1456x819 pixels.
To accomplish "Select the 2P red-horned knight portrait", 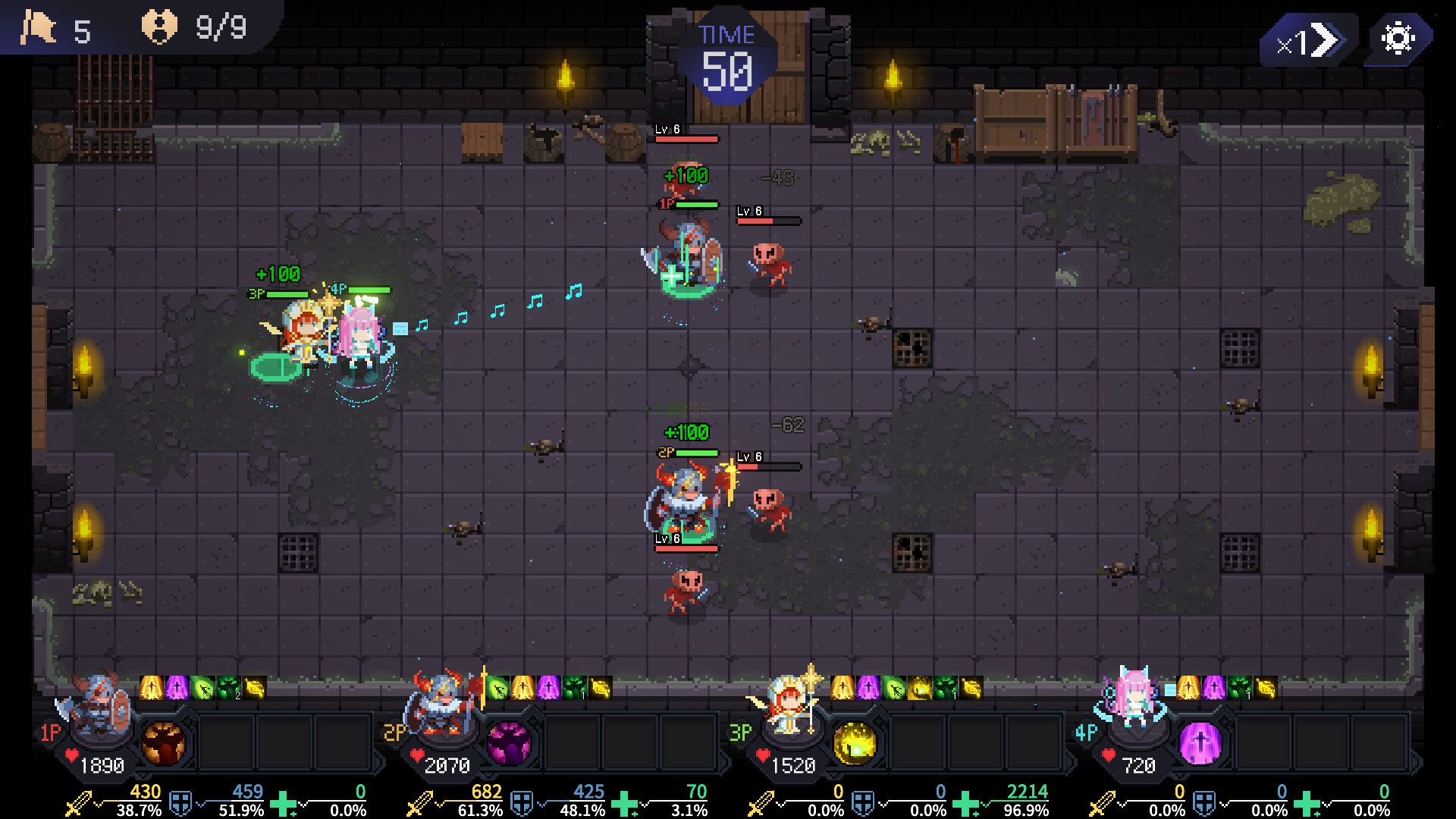I will click(444, 707).
